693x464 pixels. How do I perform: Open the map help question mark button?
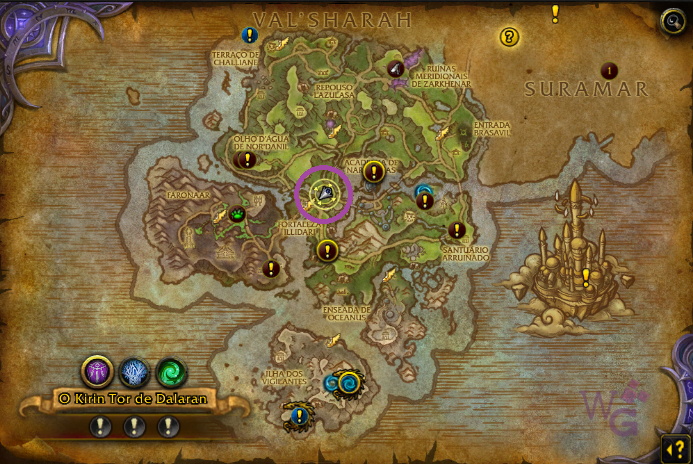[x=673, y=446]
